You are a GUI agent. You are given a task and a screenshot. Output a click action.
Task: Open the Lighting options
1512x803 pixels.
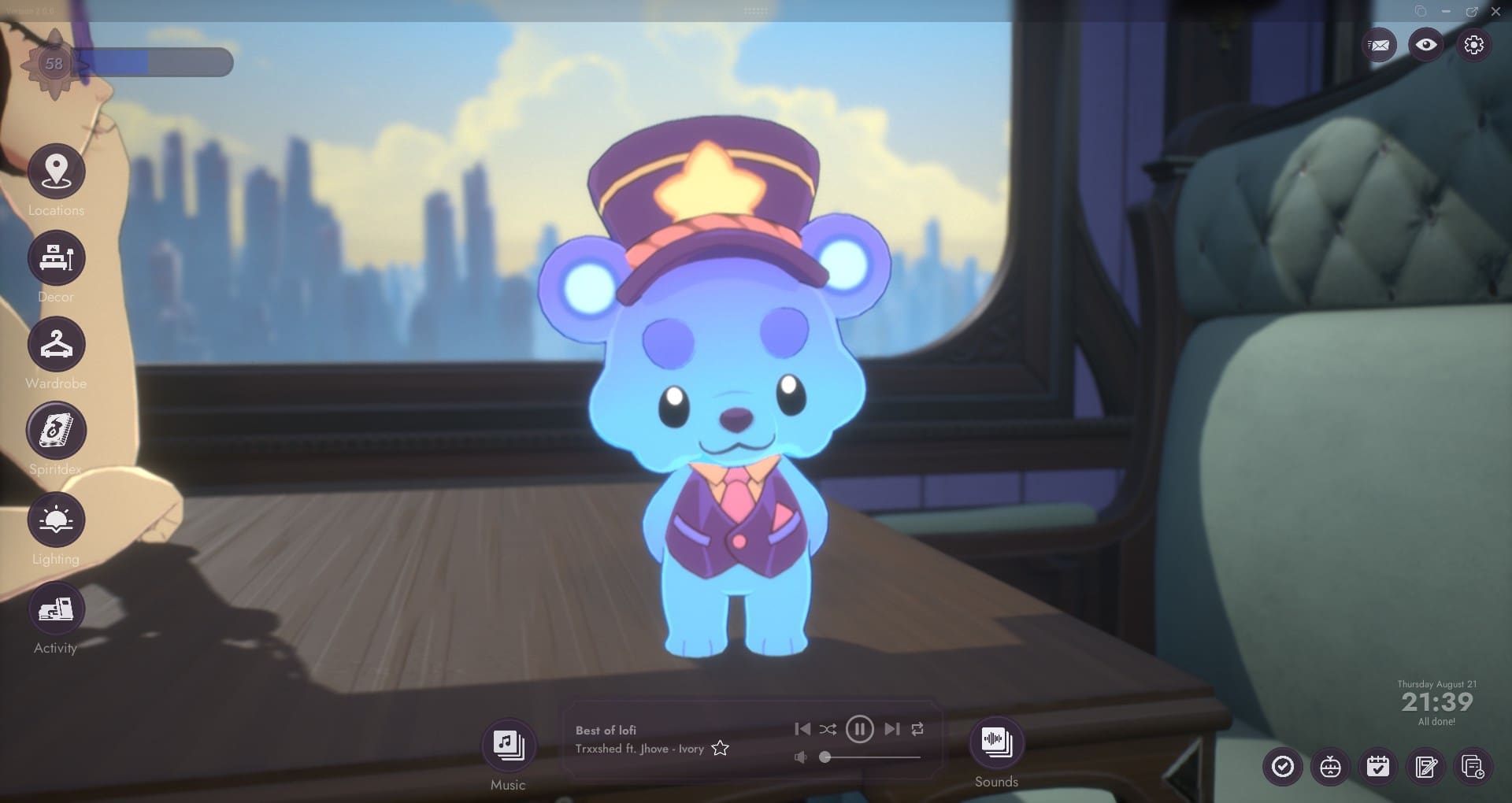point(55,520)
